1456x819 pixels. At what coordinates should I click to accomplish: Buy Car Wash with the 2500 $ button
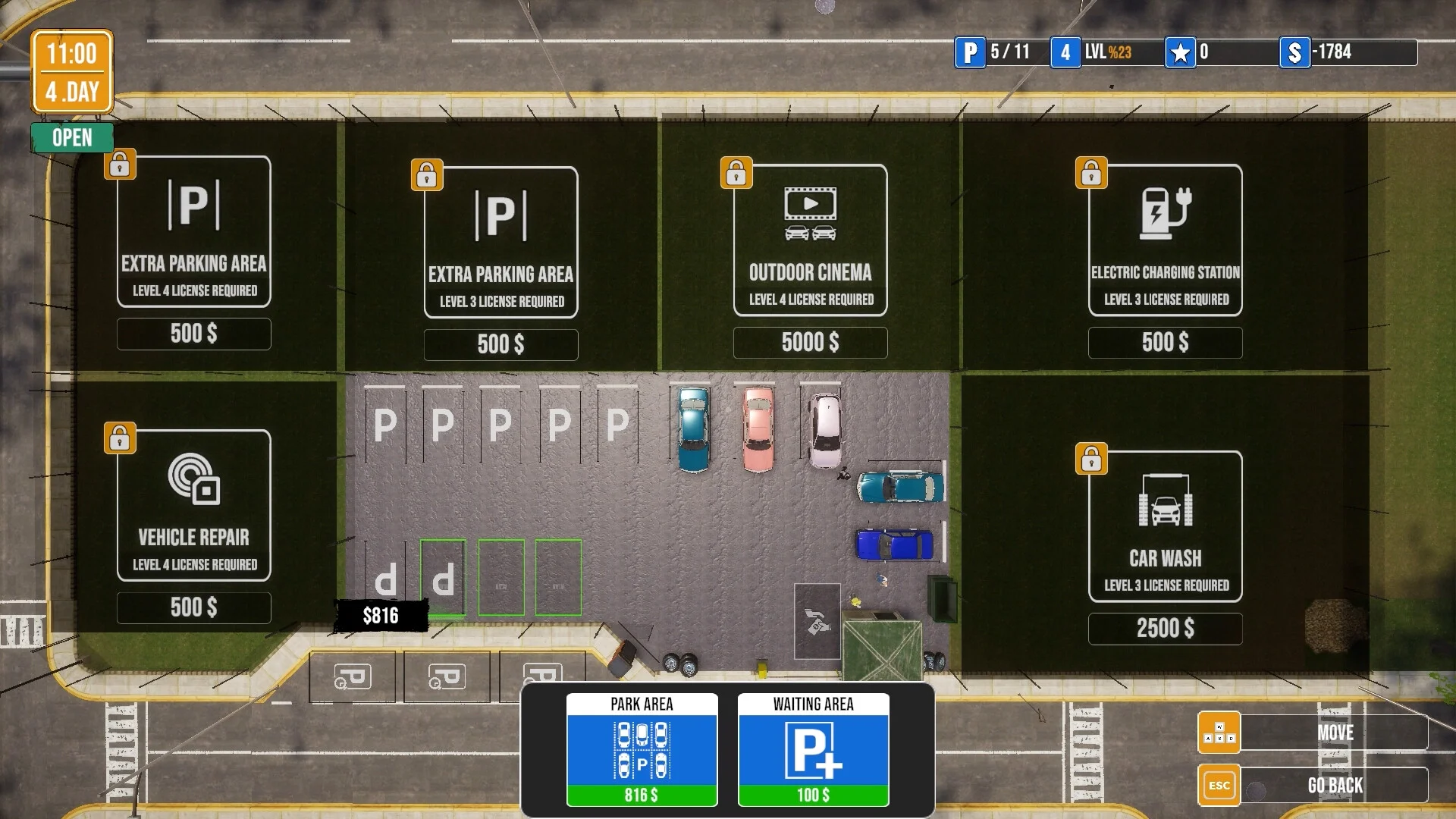coord(1165,629)
